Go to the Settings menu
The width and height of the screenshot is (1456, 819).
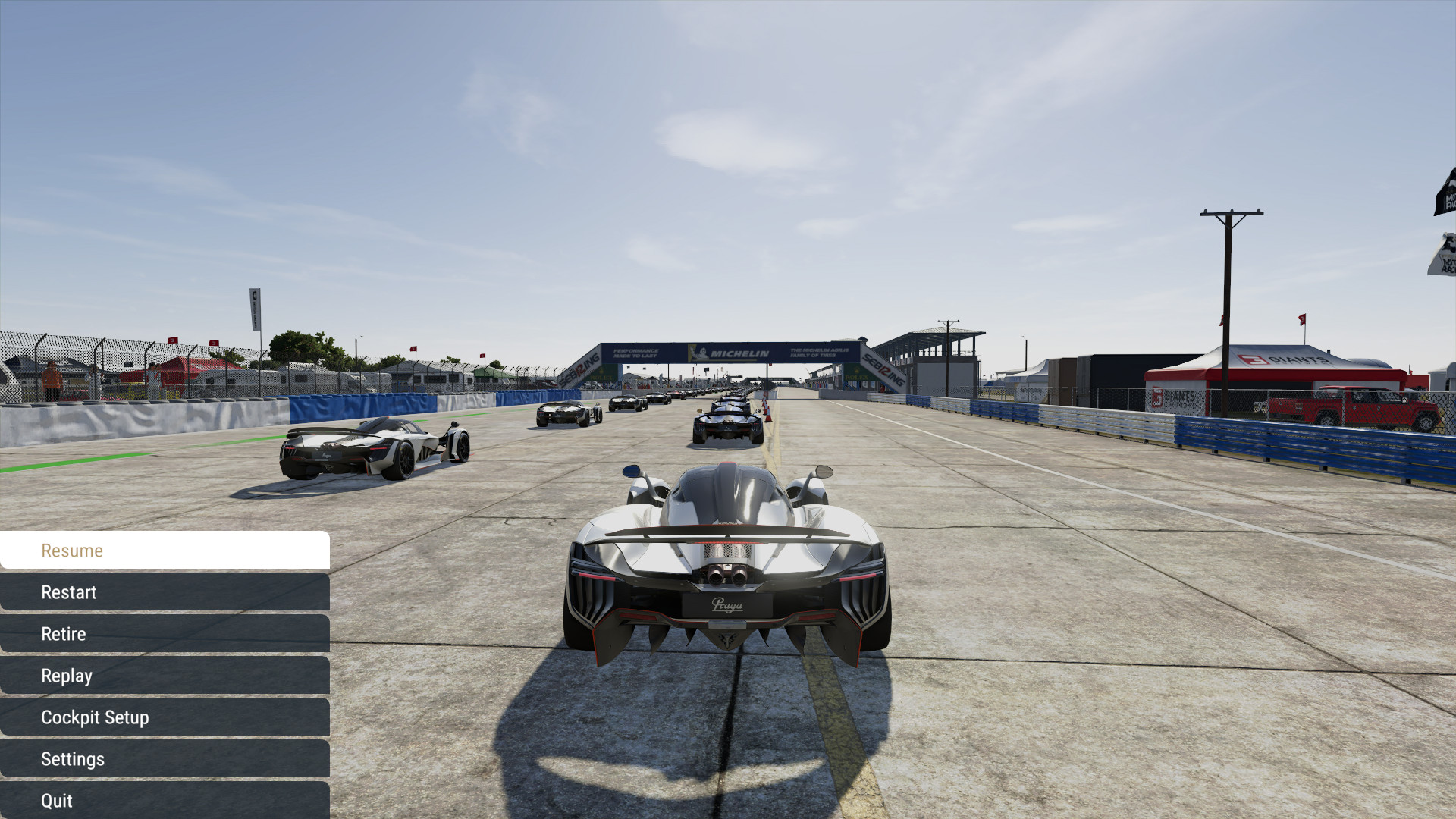click(165, 759)
